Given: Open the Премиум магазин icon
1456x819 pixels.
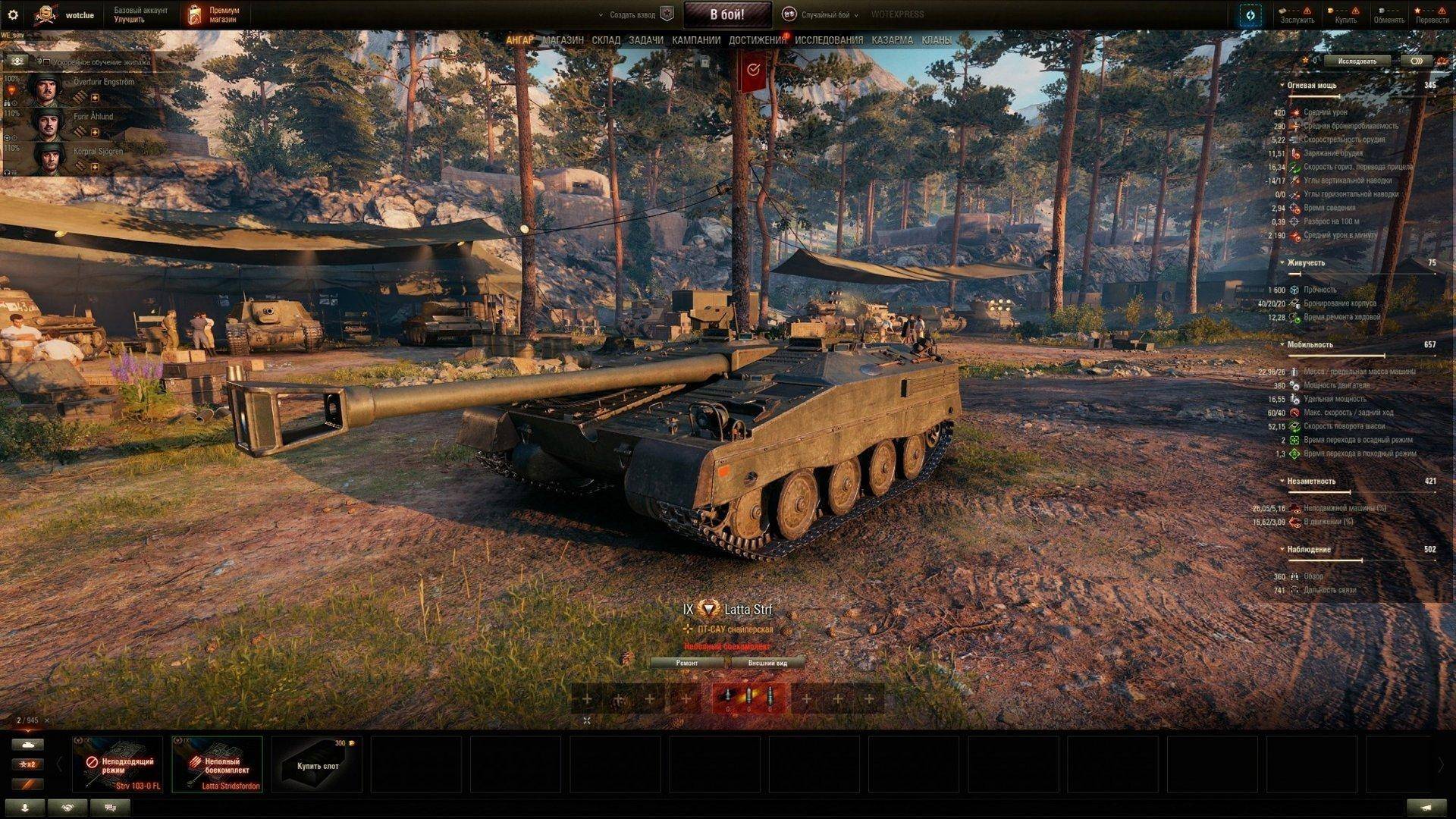Looking at the screenshot, I should [196, 13].
